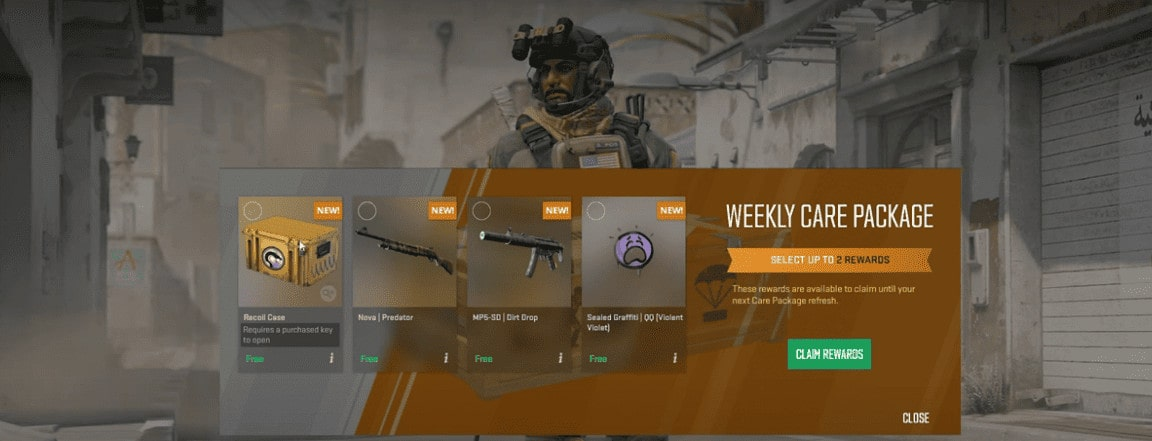Select the Recoil Case reward card
The image size is (1152, 441).
[290, 262]
